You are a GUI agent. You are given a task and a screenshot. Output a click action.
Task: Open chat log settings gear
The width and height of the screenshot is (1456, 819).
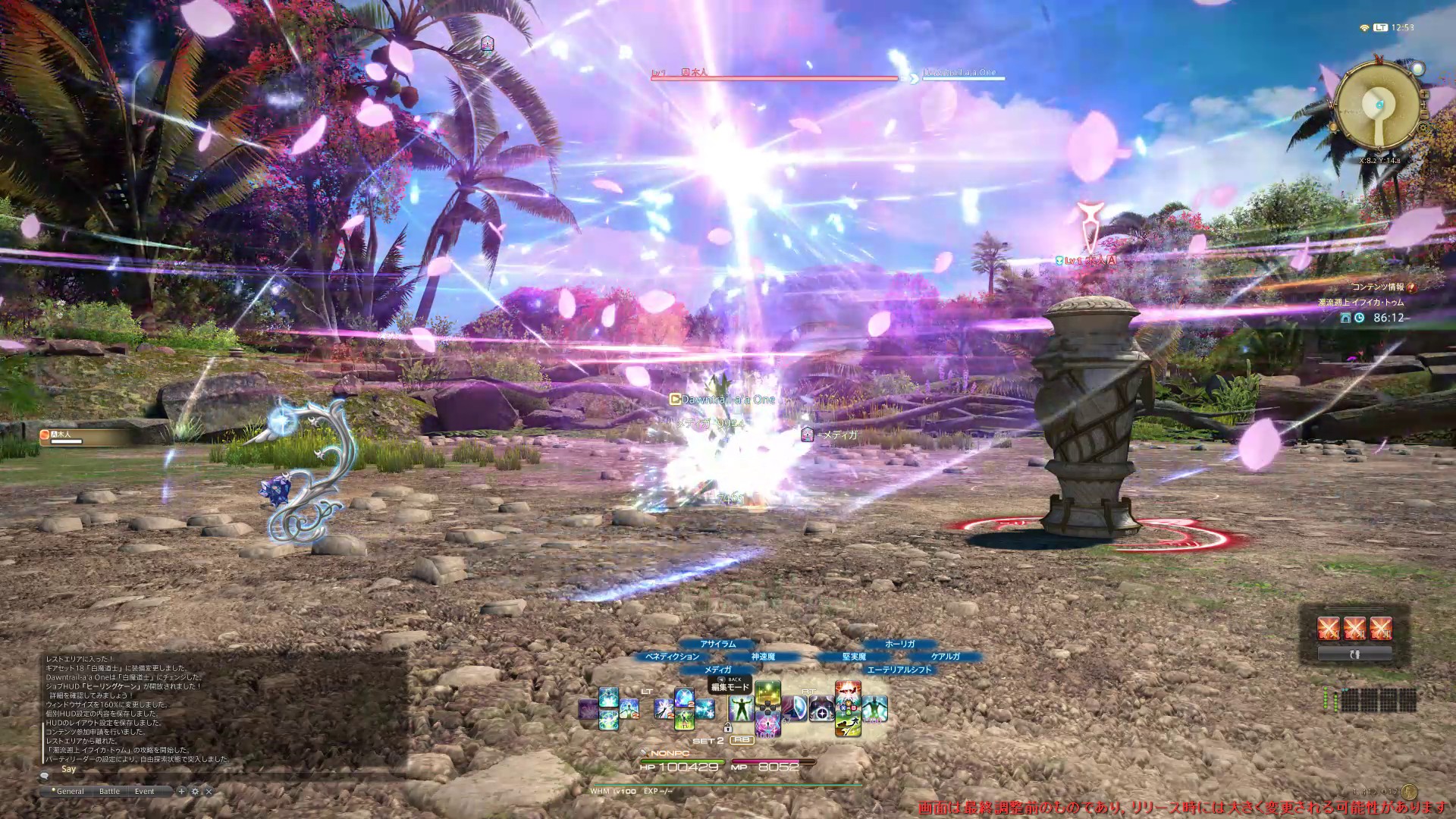195,791
